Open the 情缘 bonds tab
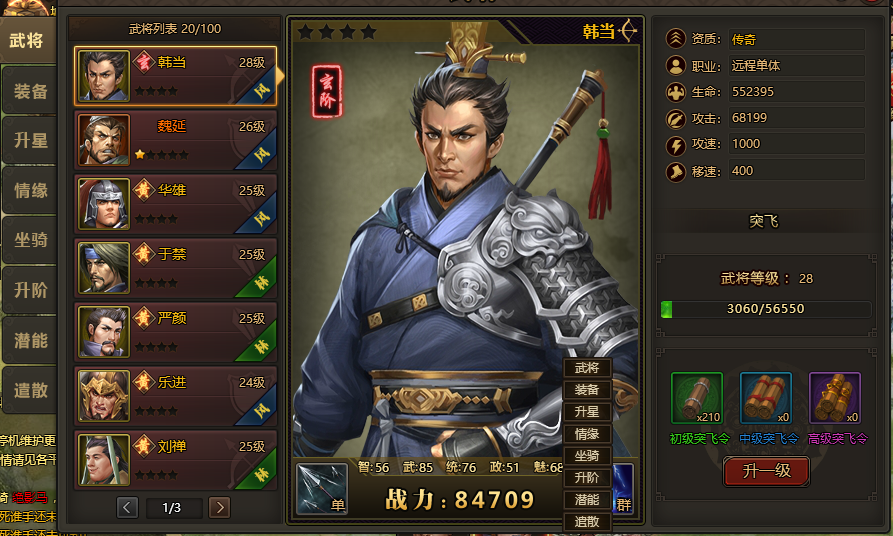The image size is (893, 536). pyautogui.click(x=30, y=191)
